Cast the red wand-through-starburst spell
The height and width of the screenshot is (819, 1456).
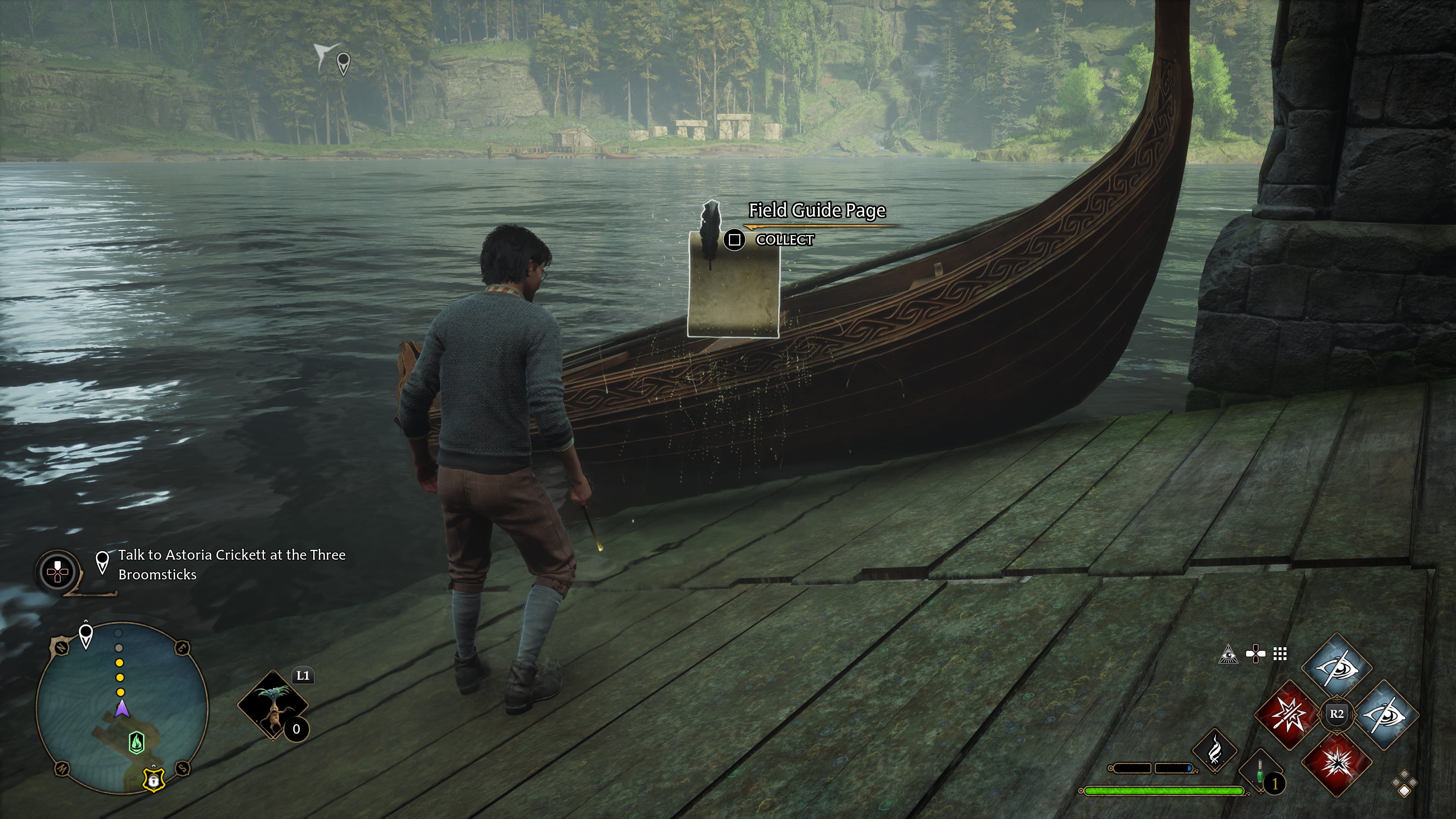coord(1289,715)
